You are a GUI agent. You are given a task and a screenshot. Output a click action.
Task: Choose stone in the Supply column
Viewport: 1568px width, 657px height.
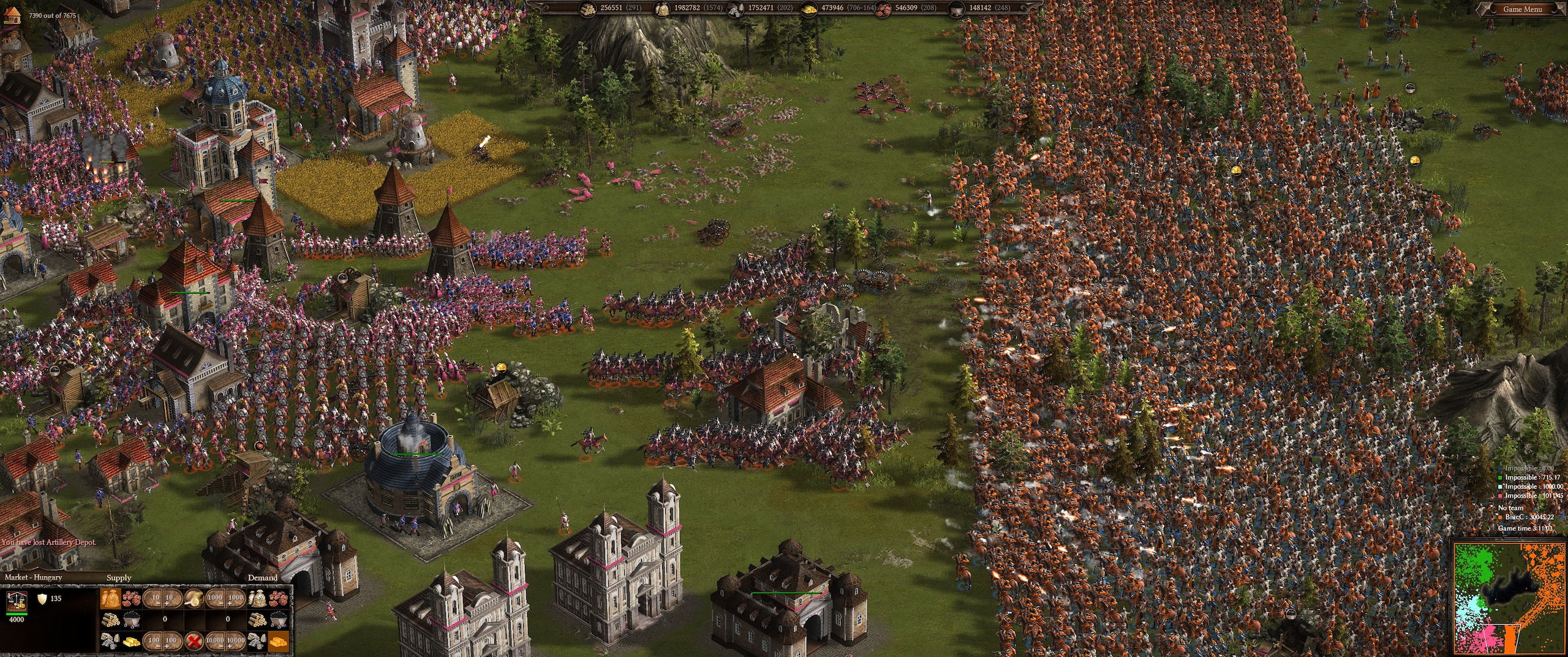(111, 640)
